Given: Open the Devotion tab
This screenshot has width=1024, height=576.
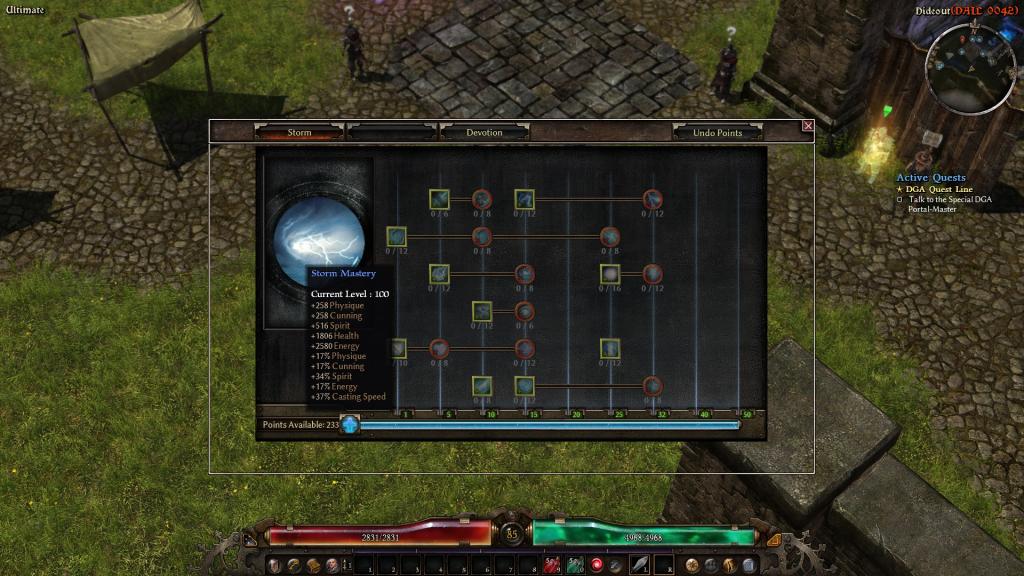Looking at the screenshot, I should (x=484, y=132).
